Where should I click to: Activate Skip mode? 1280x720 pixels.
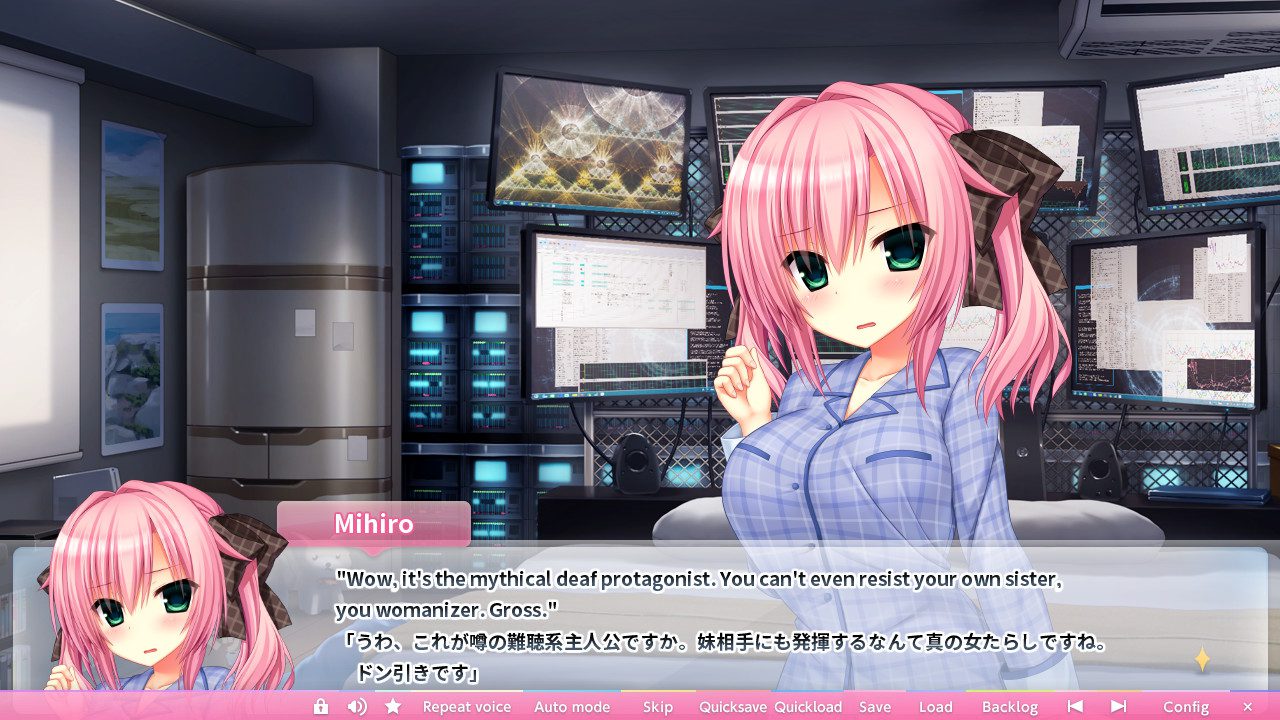[x=657, y=706]
